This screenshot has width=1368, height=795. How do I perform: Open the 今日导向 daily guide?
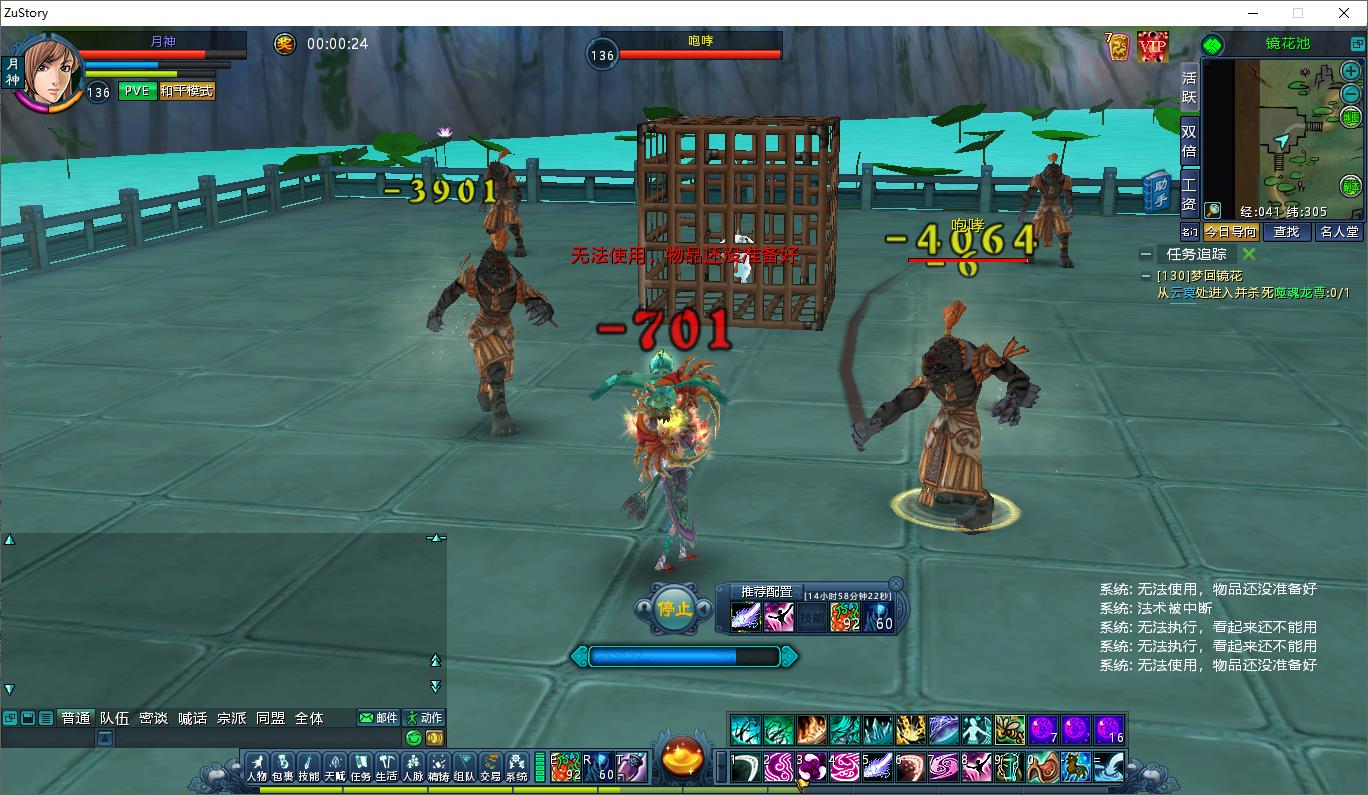pyautogui.click(x=1230, y=232)
